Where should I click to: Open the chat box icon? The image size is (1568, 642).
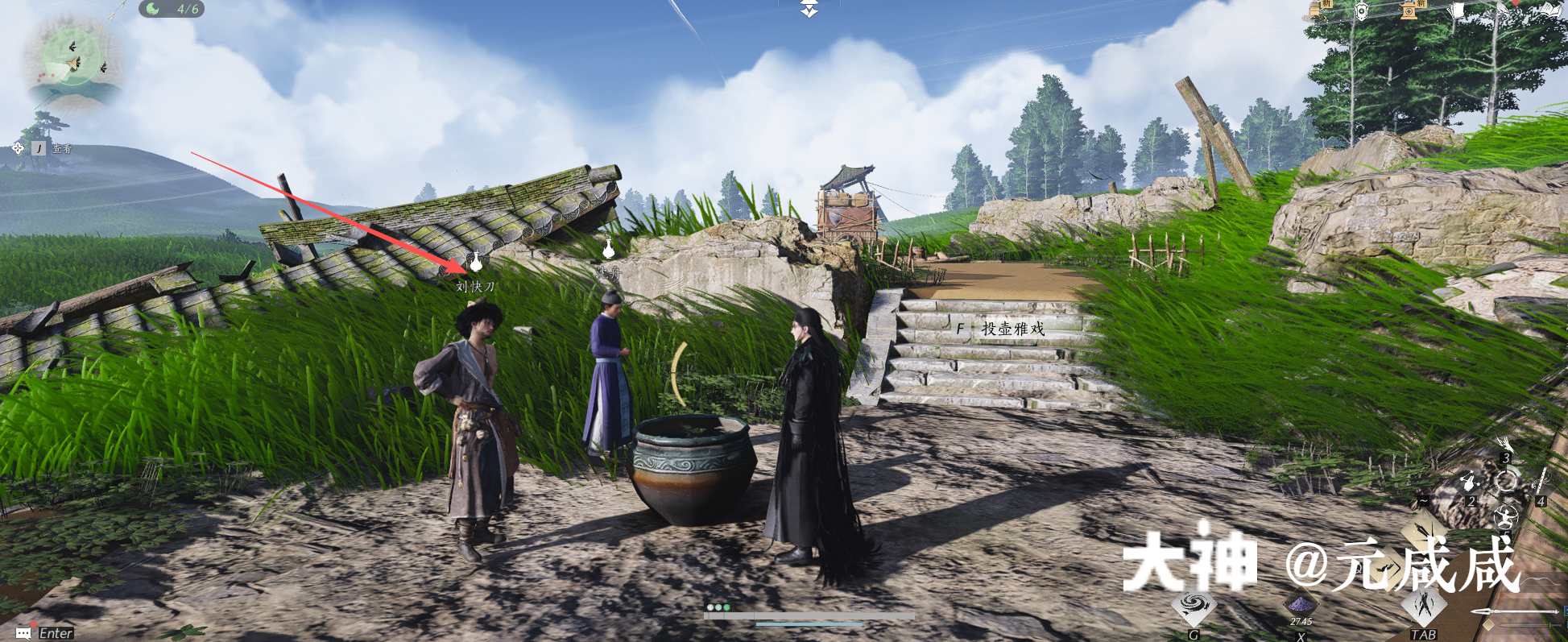pos(23,633)
